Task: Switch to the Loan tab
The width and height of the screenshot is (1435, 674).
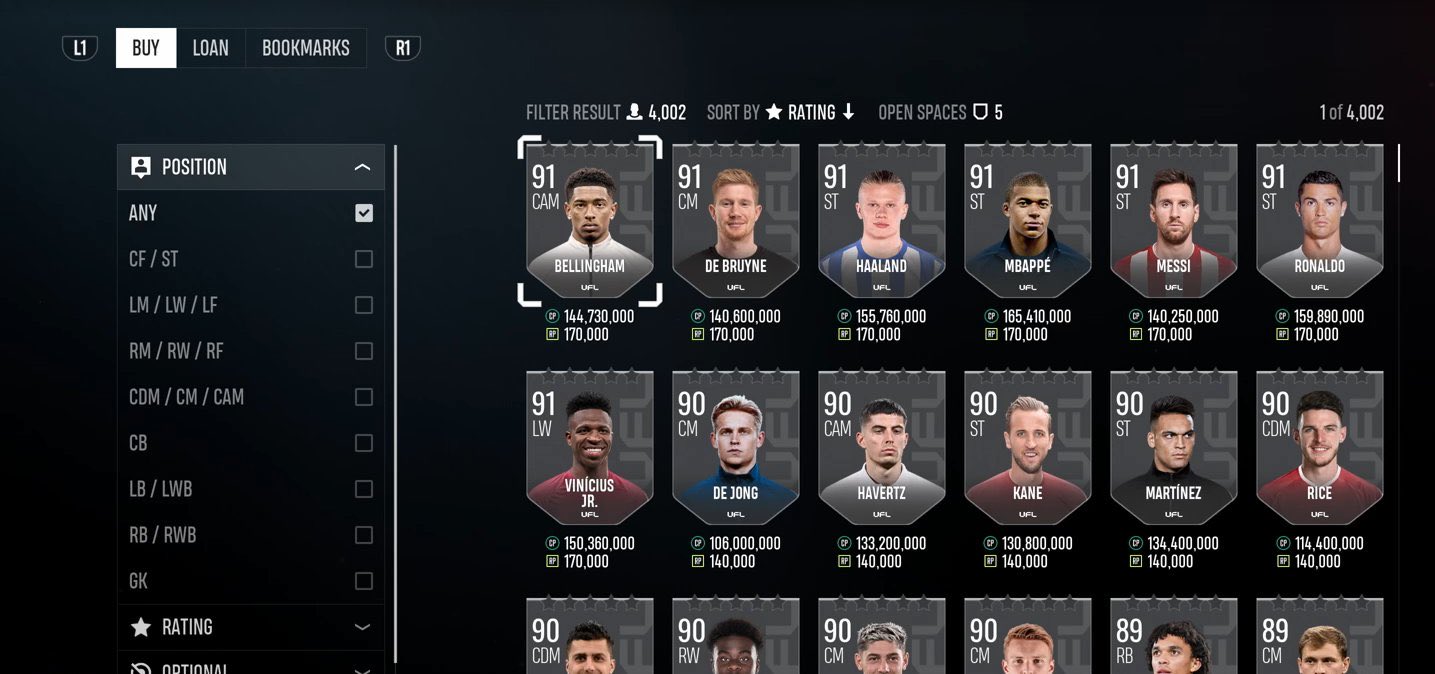Action: [x=210, y=48]
